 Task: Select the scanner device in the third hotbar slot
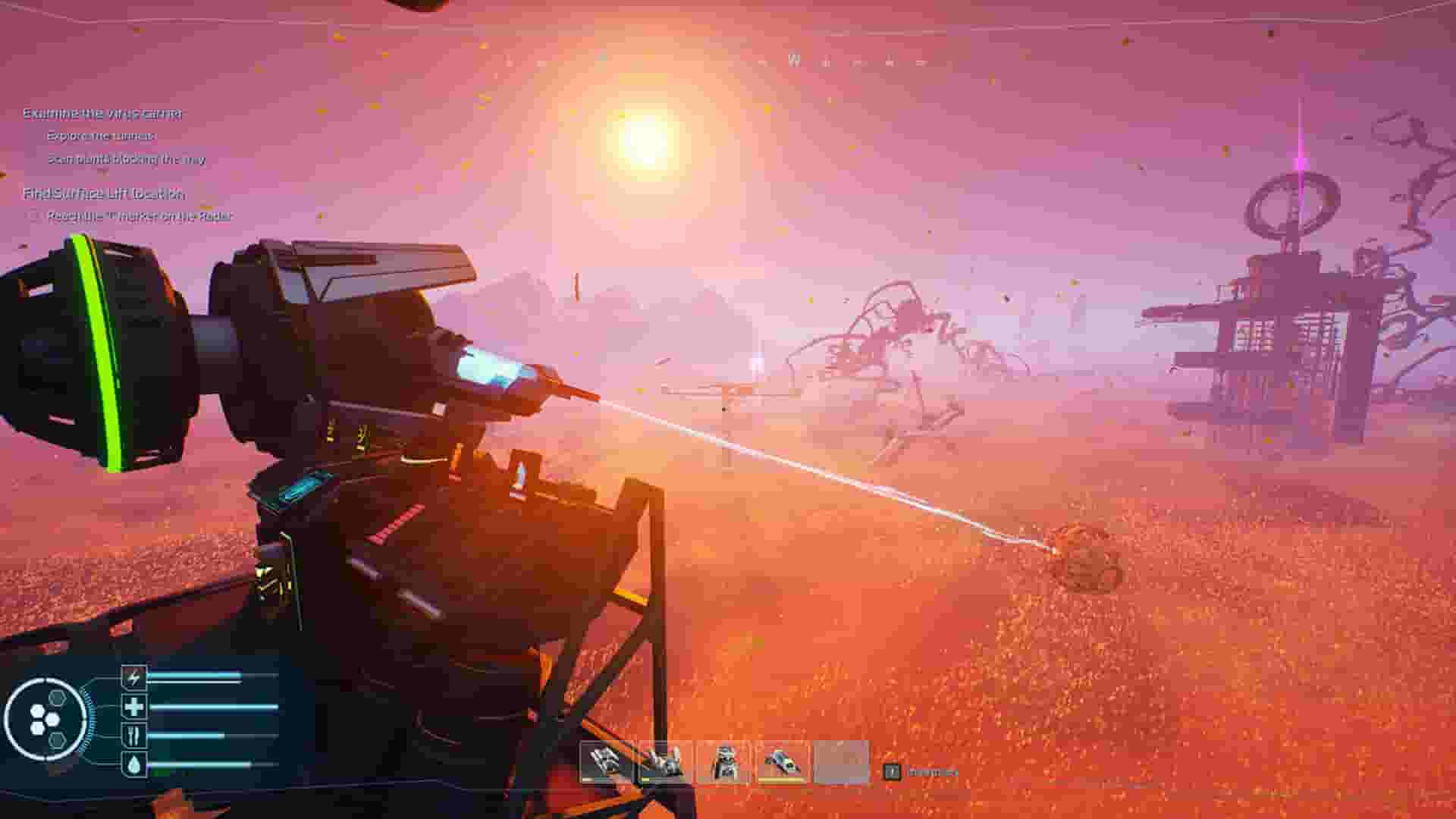pyautogui.click(x=724, y=762)
